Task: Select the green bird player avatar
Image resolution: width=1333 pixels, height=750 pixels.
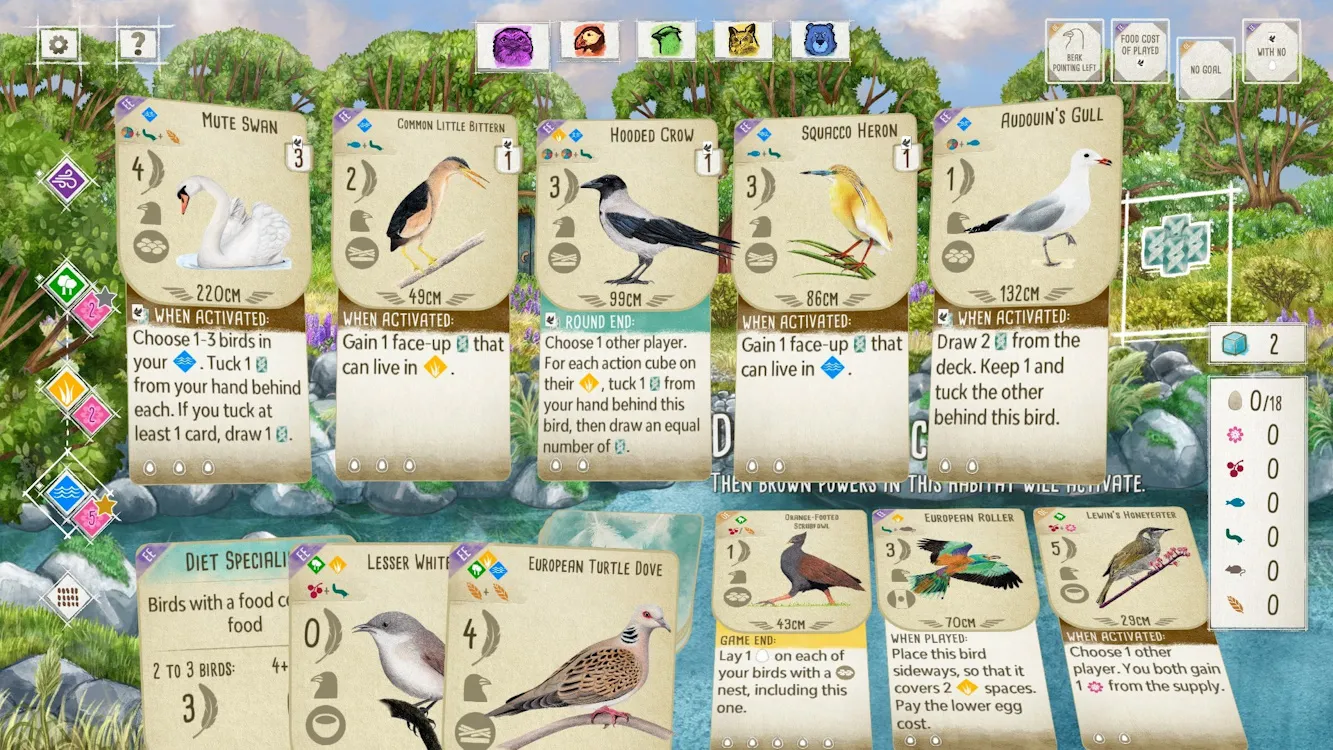Action: [666, 41]
